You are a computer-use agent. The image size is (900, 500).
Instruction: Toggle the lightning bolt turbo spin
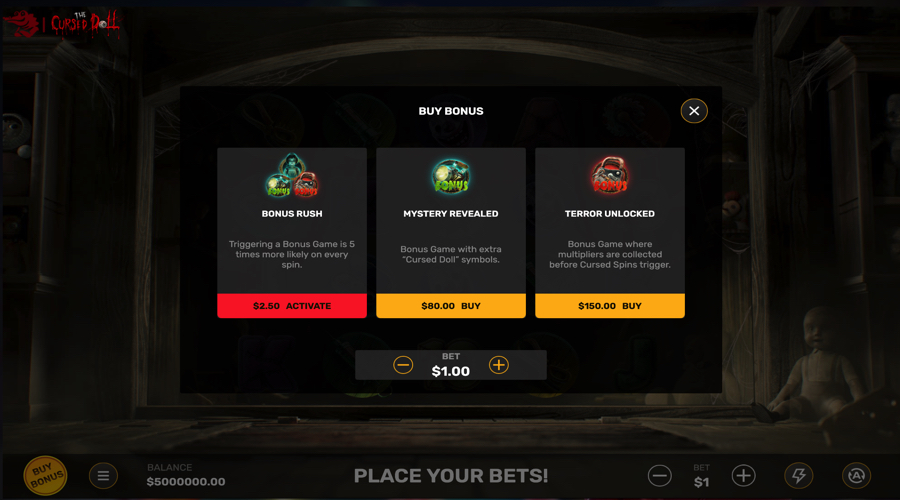(x=799, y=476)
